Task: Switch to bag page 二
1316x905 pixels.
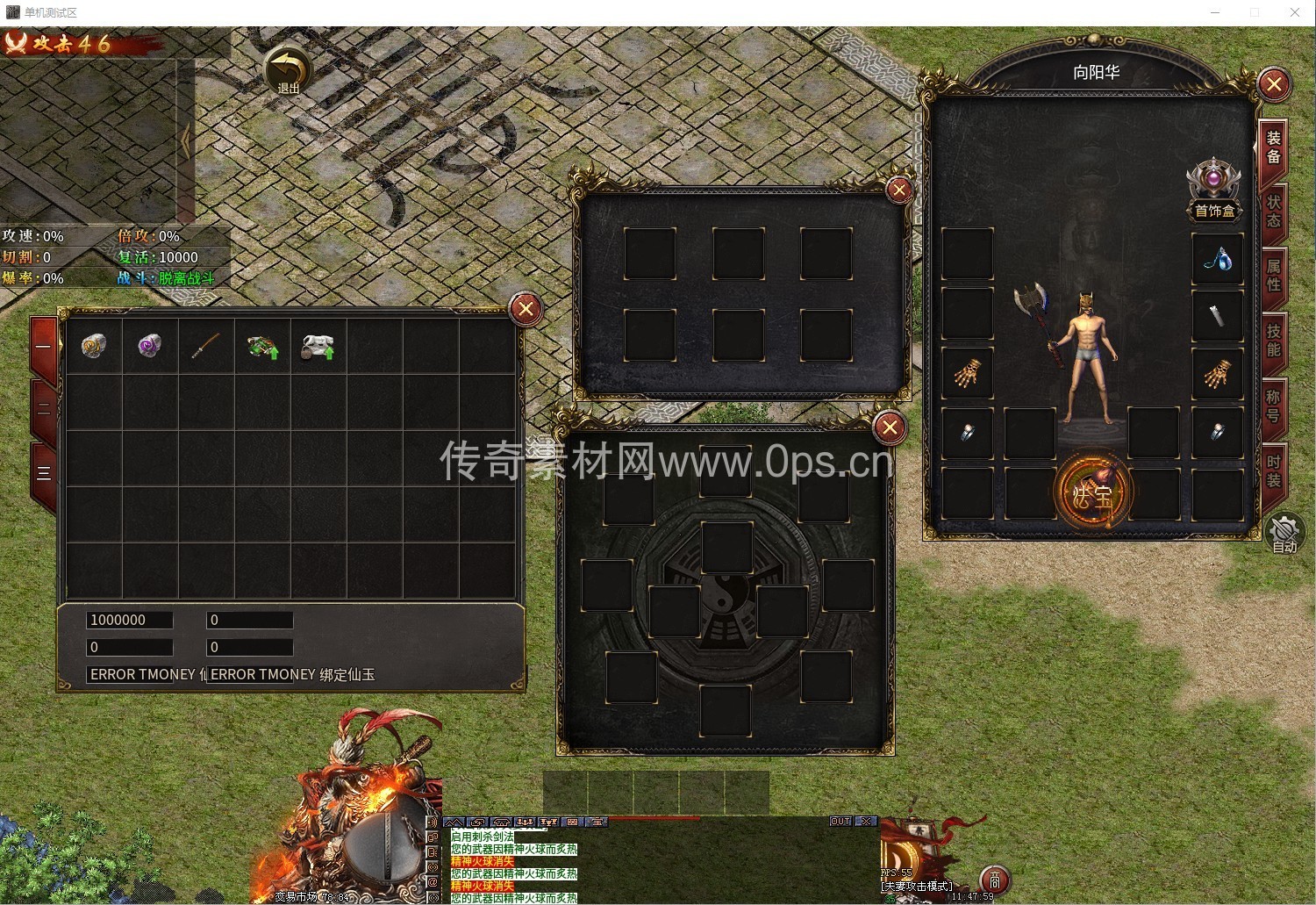Action: tap(44, 410)
